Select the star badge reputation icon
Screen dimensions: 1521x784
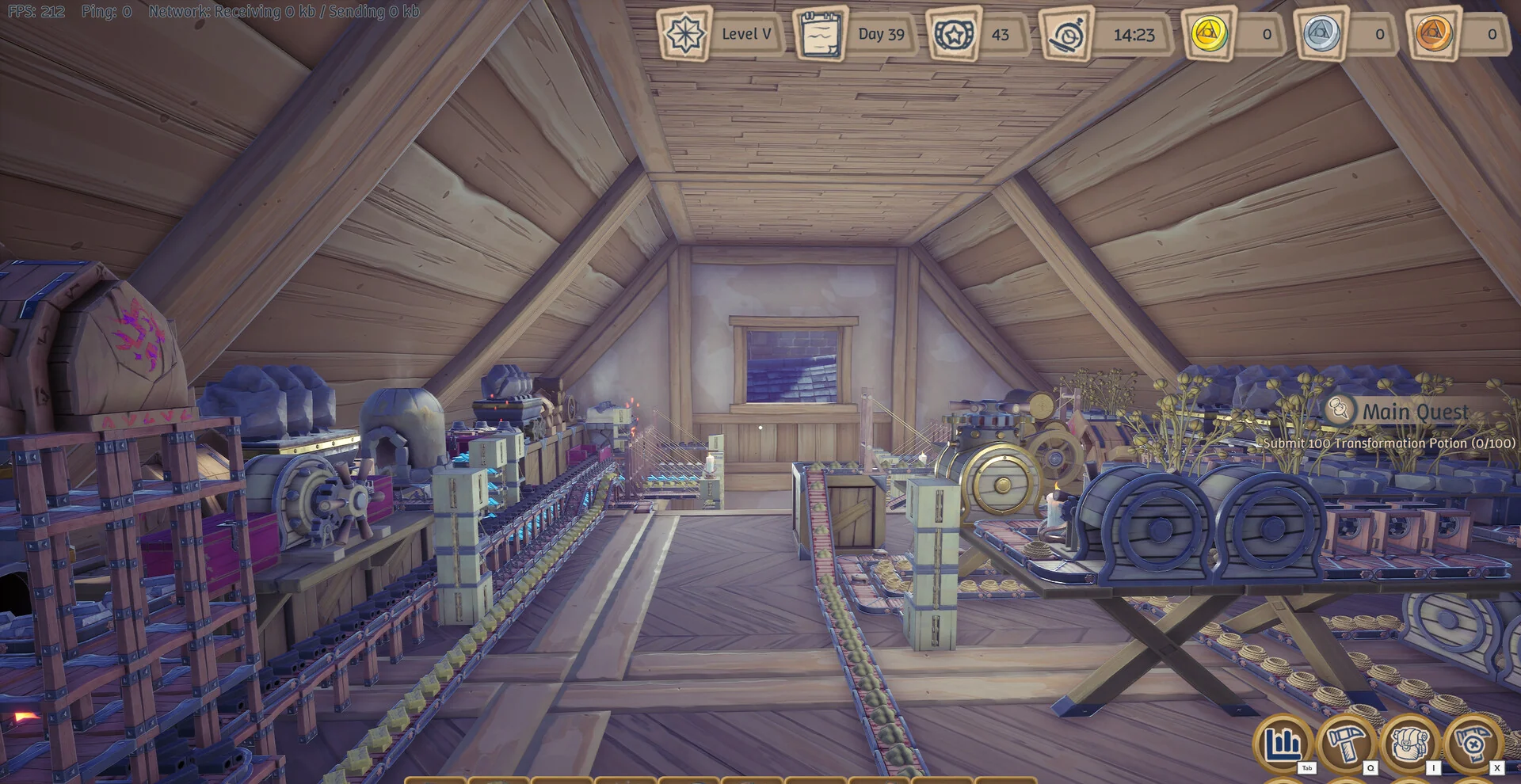click(953, 34)
